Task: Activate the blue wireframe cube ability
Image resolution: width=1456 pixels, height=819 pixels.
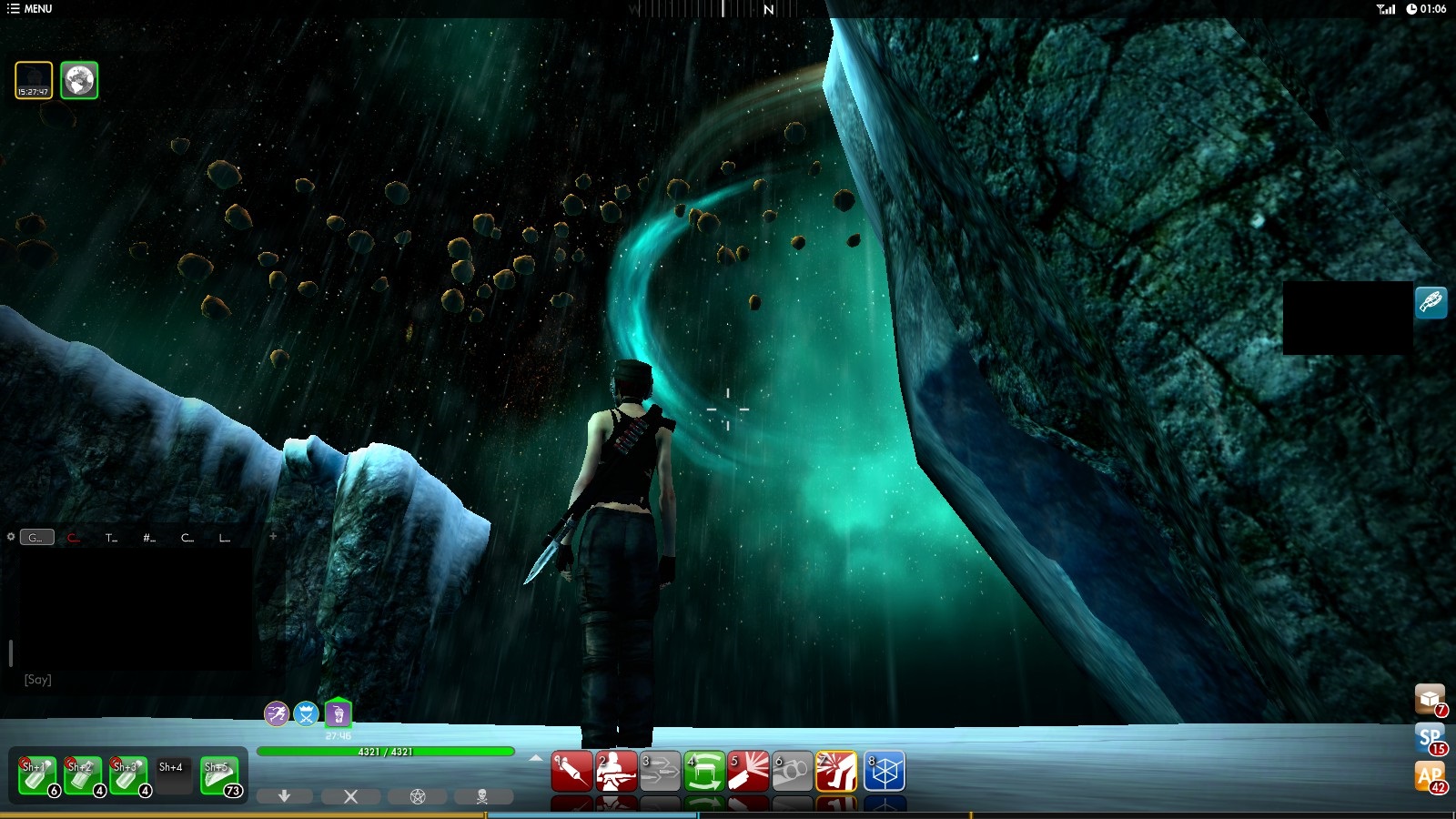Action: (x=883, y=772)
